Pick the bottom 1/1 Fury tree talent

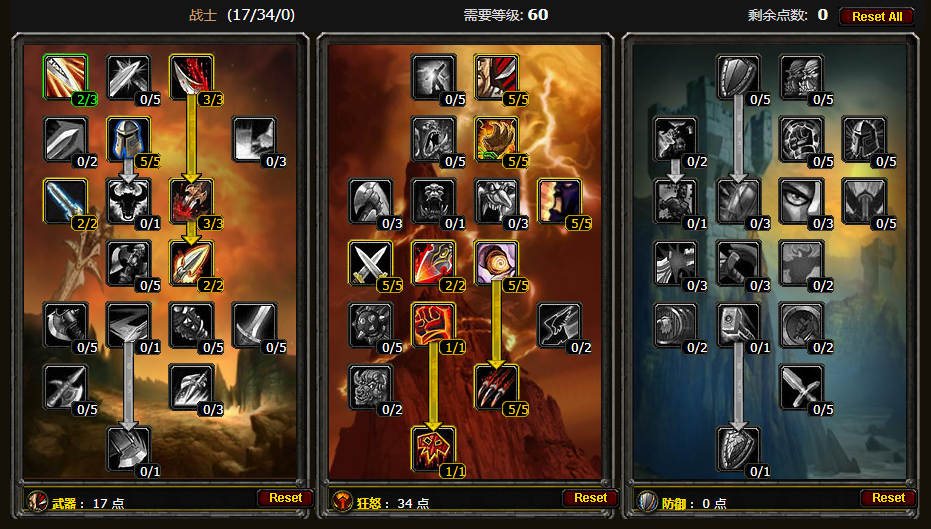click(433, 449)
